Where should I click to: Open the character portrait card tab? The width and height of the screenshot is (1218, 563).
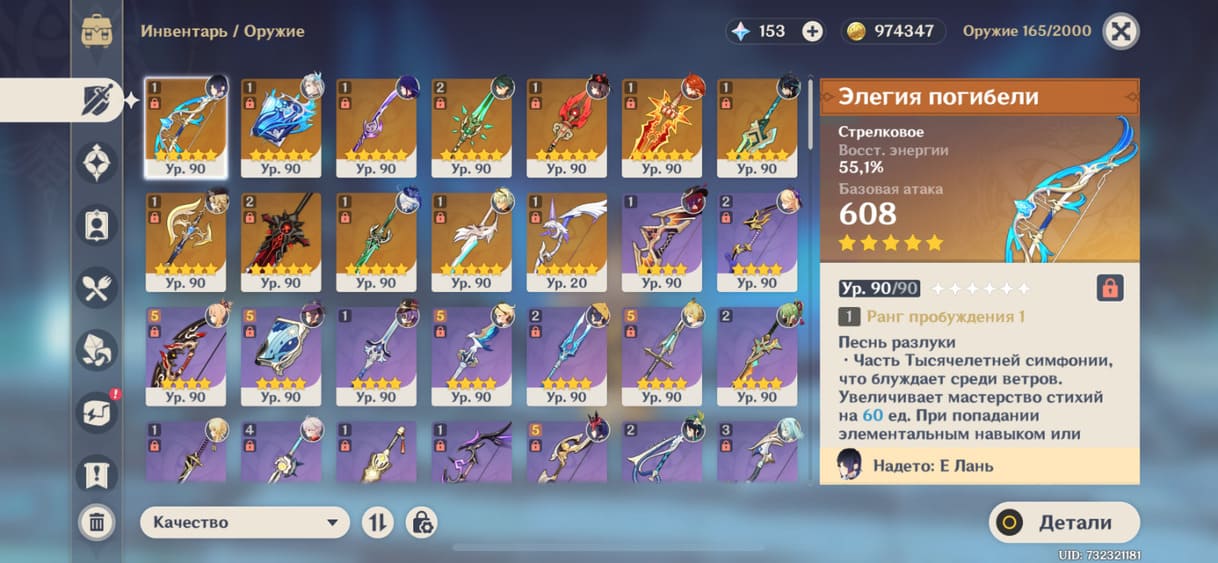(x=97, y=225)
